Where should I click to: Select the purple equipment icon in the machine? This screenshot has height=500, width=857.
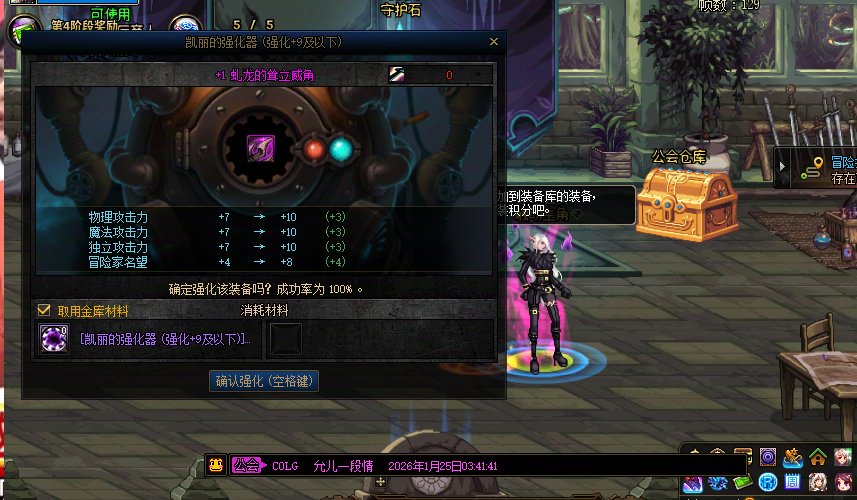(x=261, y=150)
